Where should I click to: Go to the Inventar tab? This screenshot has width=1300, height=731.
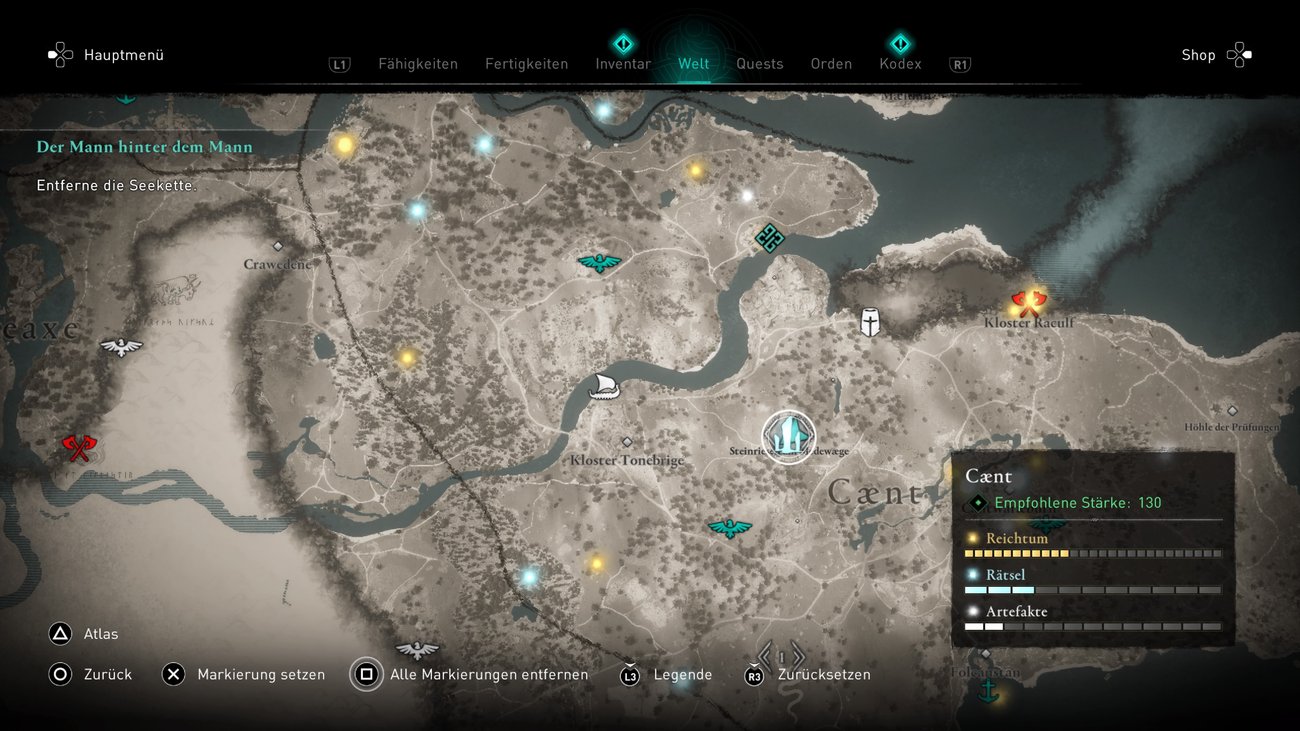(x=623, y=64)
